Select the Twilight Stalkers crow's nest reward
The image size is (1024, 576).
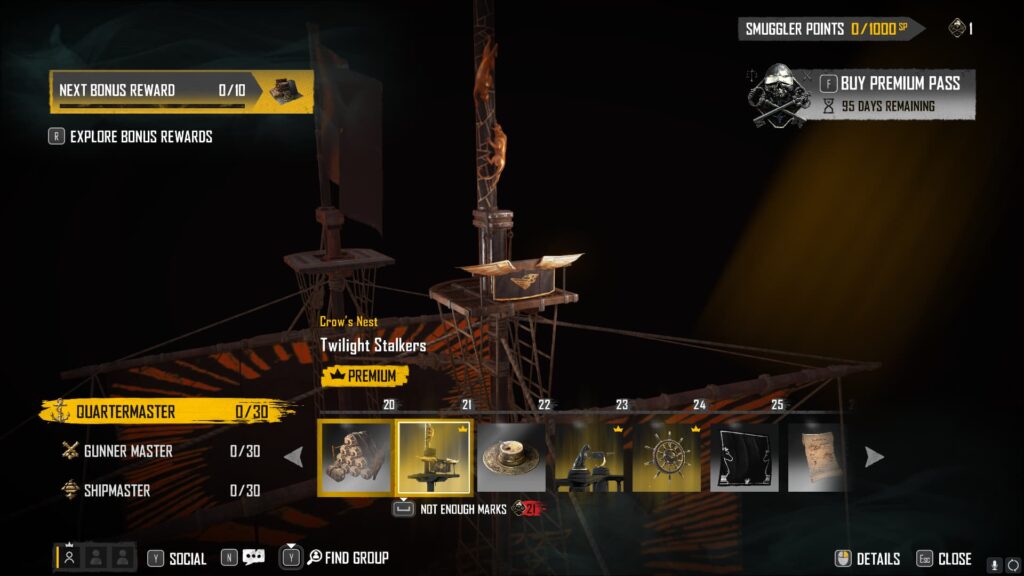coord(435,458)
